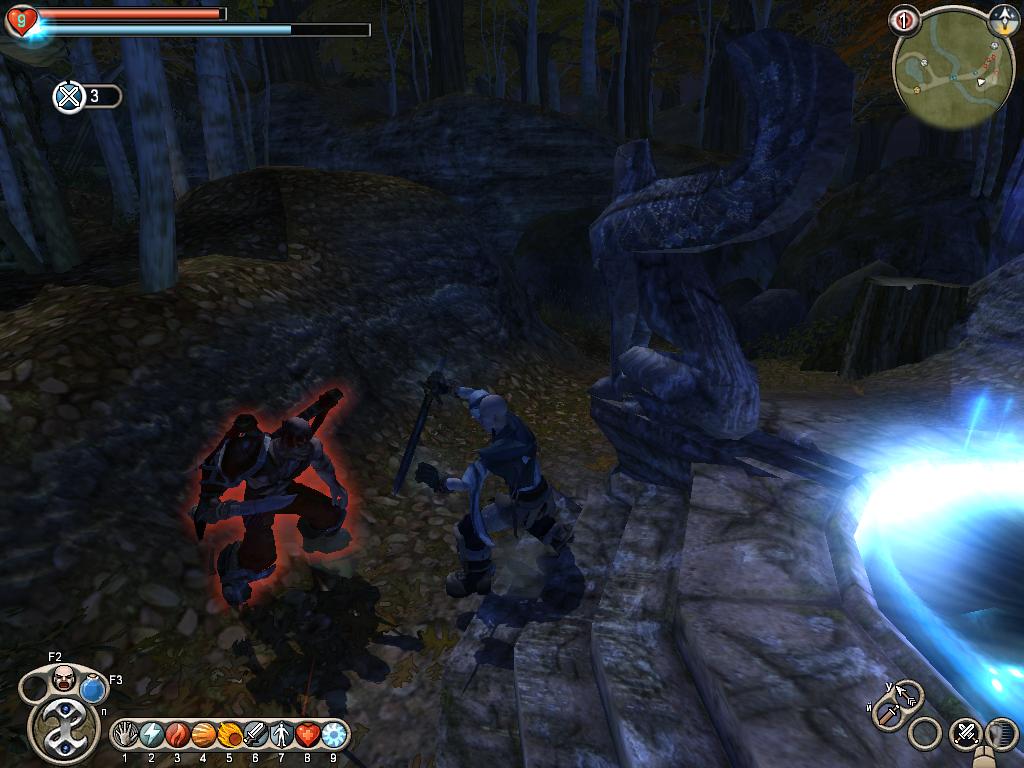Select the open hand spell in slot 1

coord(125,735)
